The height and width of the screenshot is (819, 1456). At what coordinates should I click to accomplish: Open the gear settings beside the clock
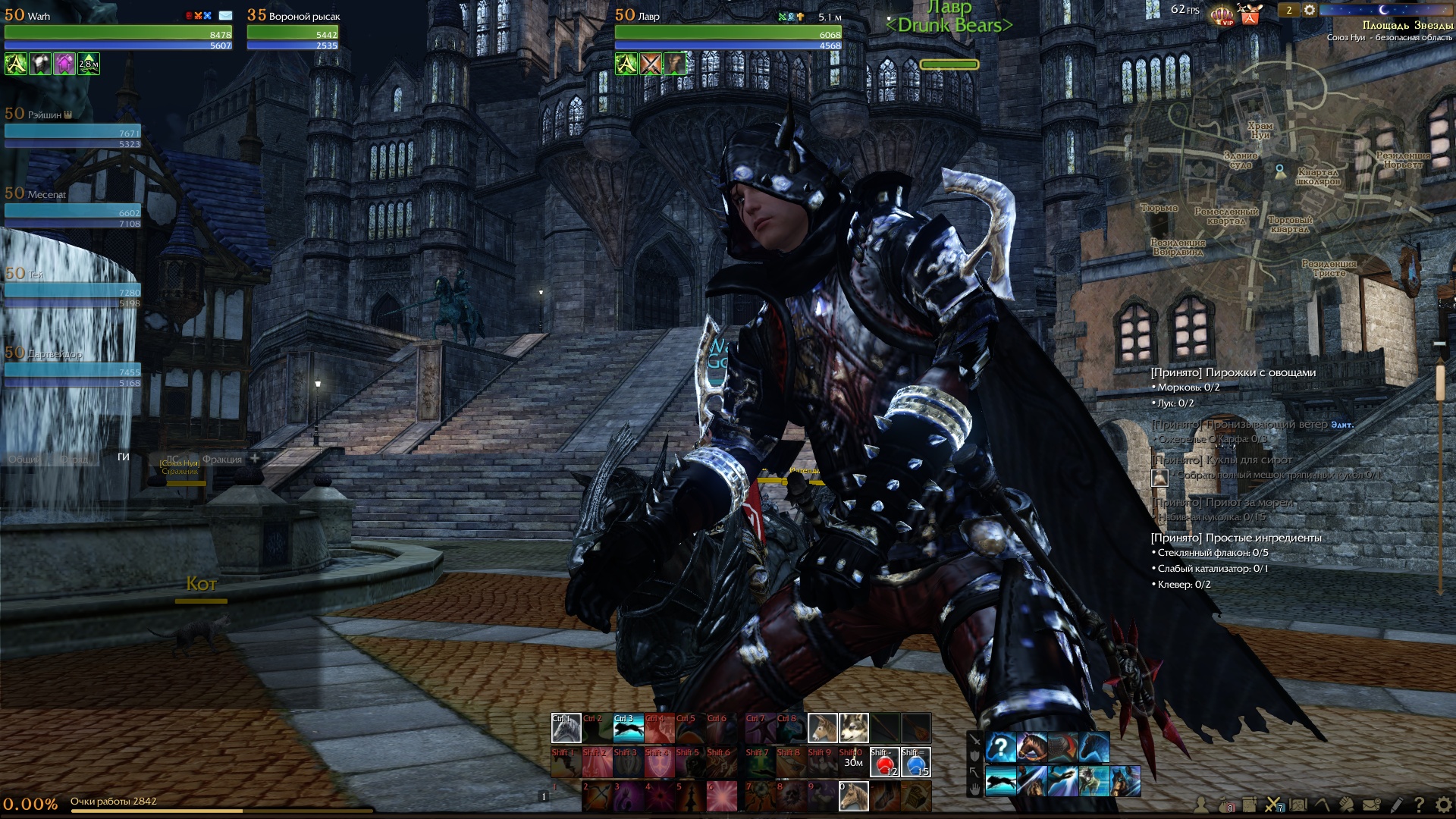[x=1310, y=10]
